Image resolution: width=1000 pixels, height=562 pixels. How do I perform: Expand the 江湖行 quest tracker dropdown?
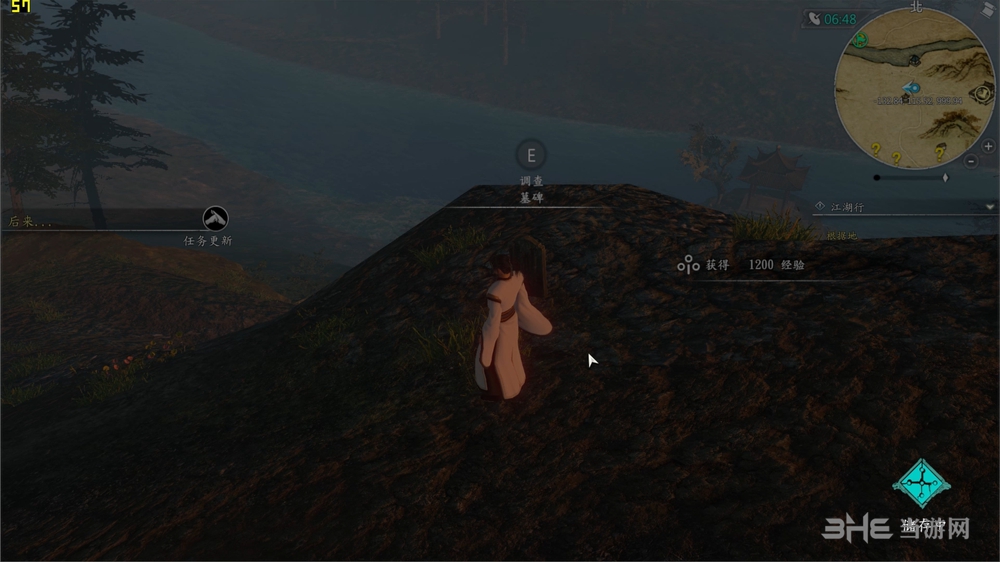(989, 207)
